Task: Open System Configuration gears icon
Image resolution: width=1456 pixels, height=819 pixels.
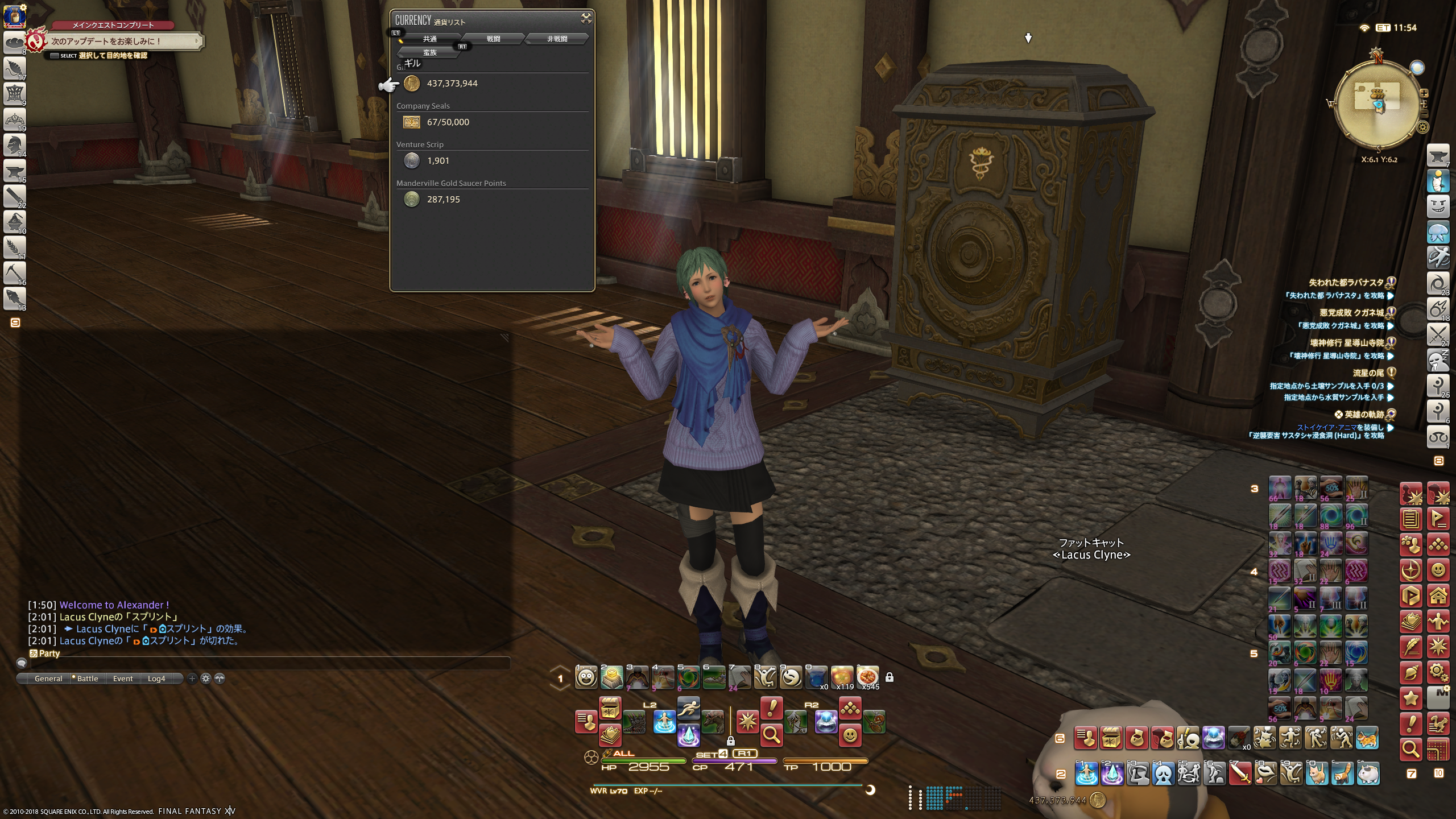Action: coord(1438,673)
